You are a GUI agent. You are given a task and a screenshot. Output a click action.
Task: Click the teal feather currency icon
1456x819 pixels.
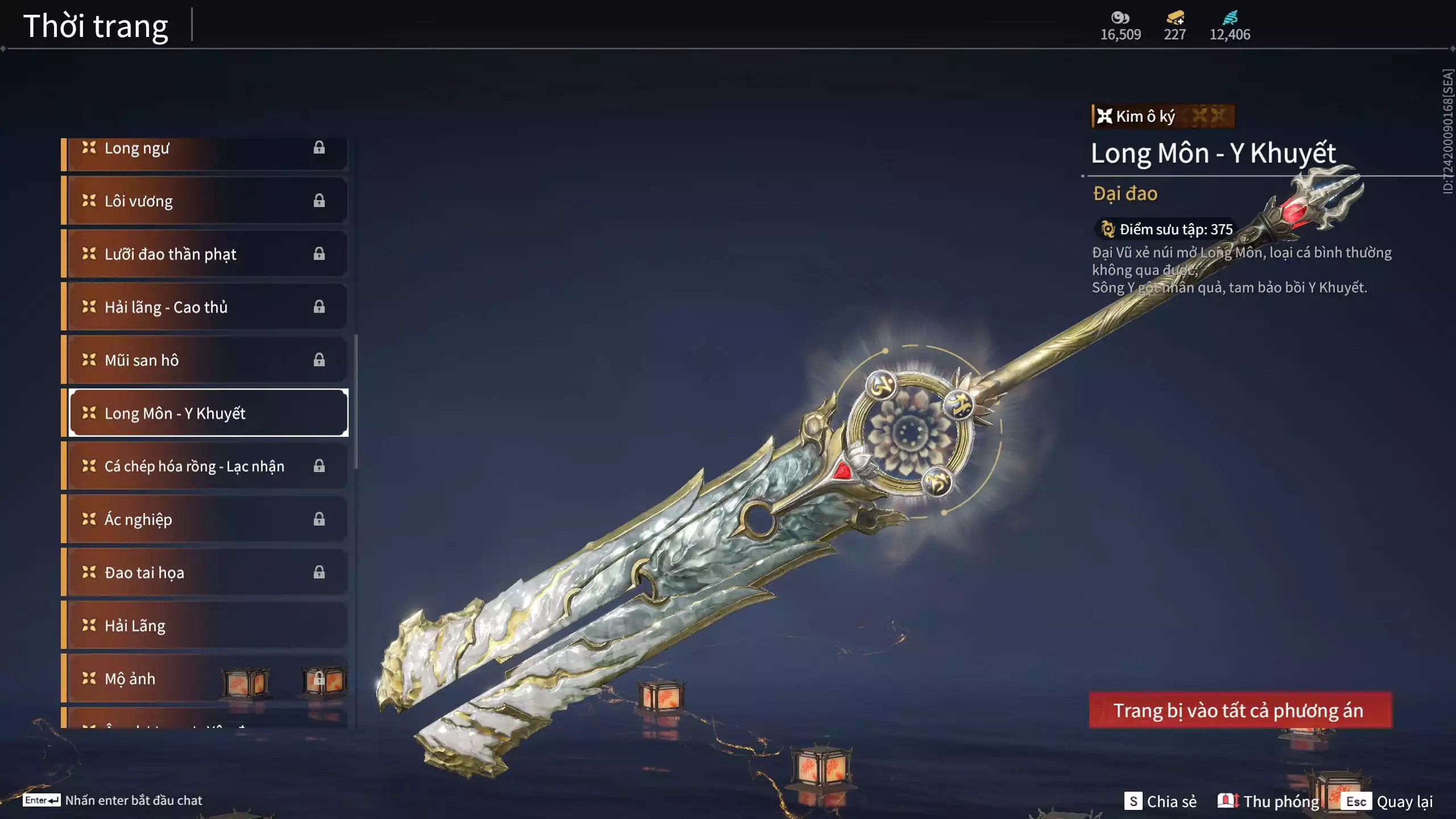[1230, 18]
